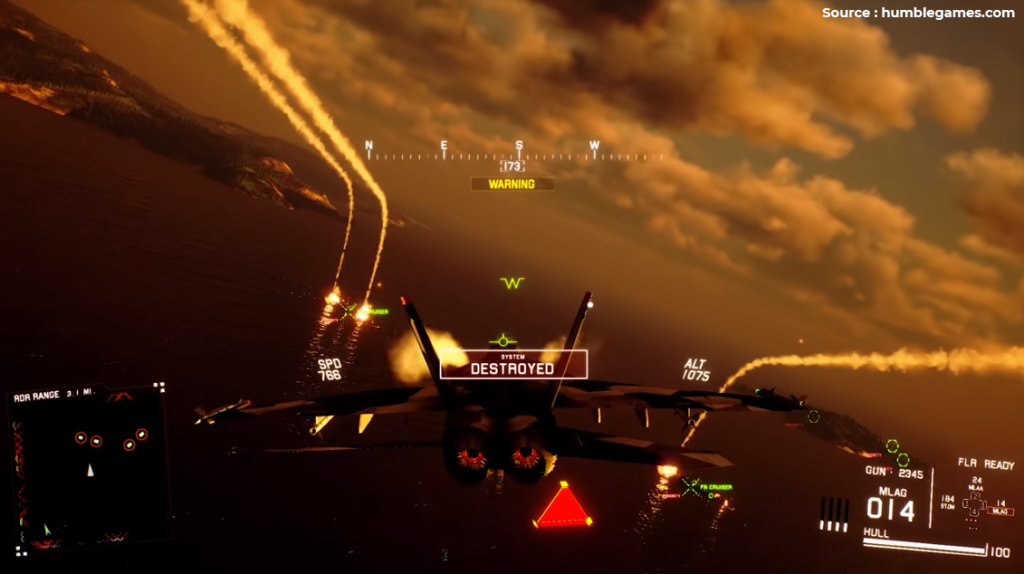Viewport: 1024px width, 574px height.
Task: Click the red missile warning triangle
Action: 564,506
